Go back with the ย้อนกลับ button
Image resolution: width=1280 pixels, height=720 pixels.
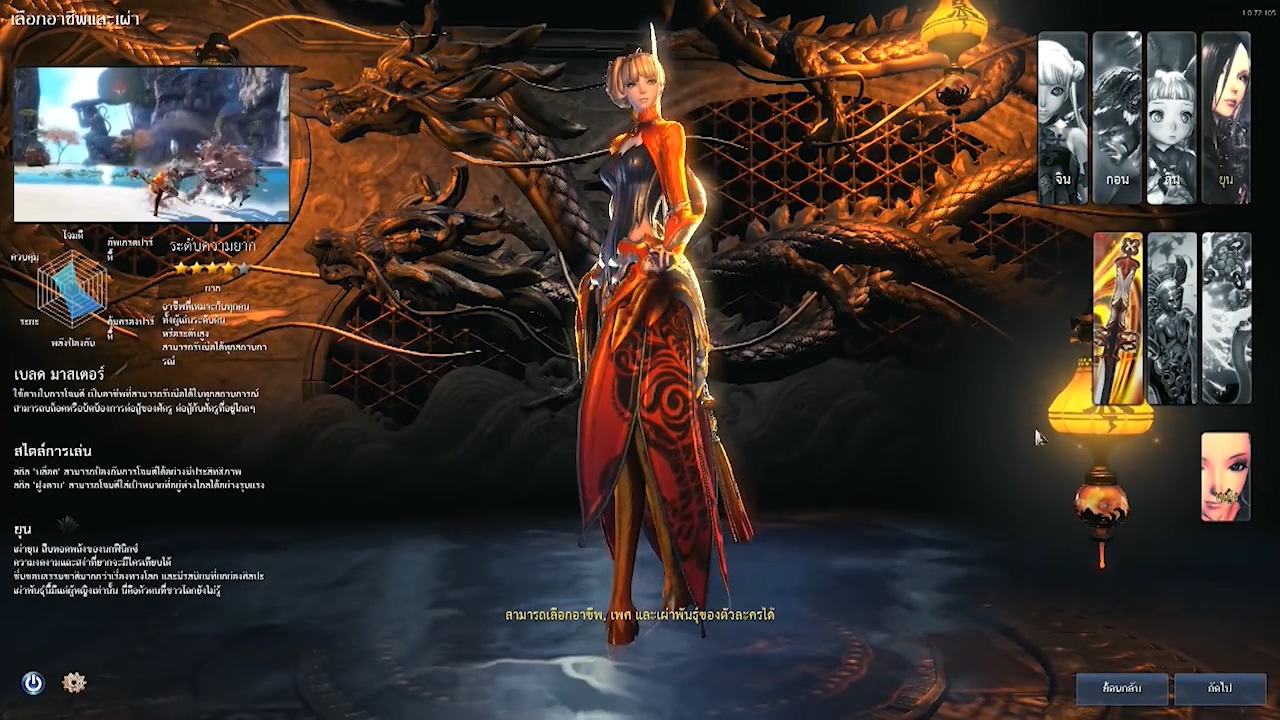[1122, 688]
